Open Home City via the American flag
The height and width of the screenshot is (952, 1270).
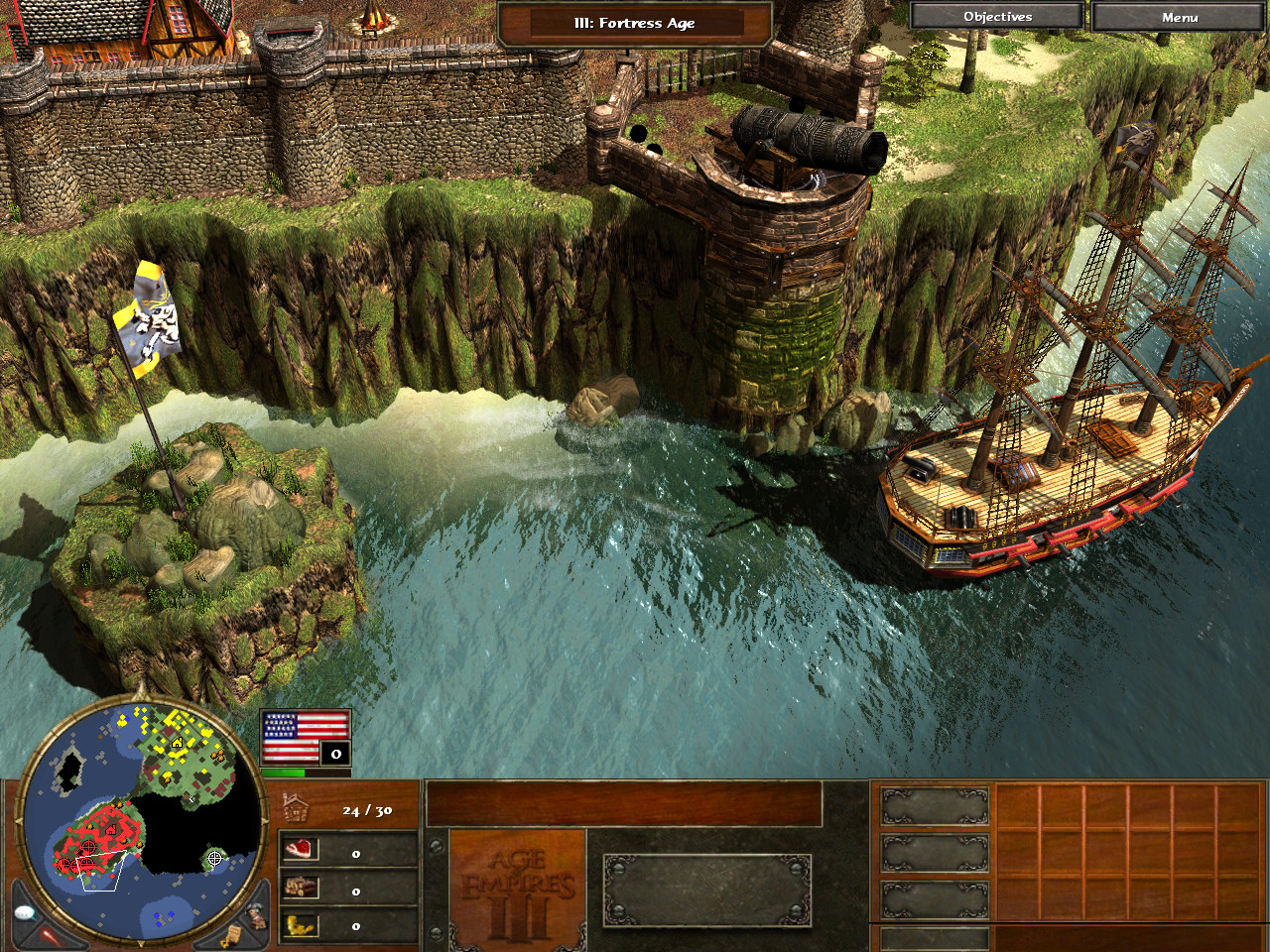305,738
